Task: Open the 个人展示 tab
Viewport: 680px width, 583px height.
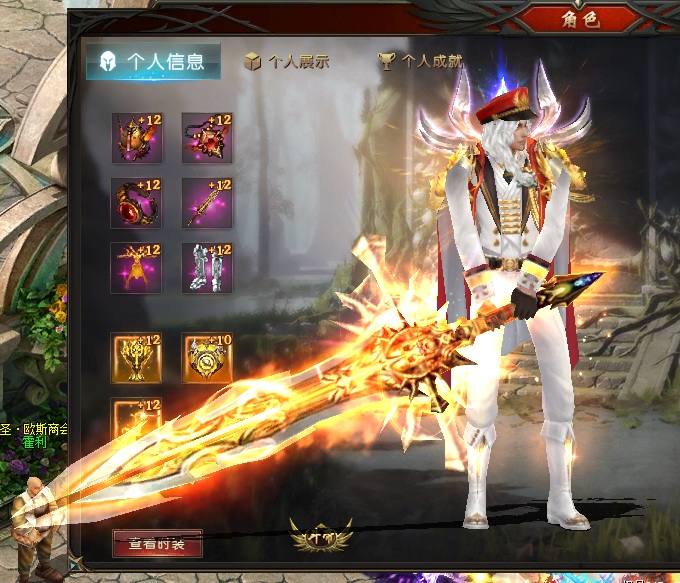Action: (x=287, y=62)
